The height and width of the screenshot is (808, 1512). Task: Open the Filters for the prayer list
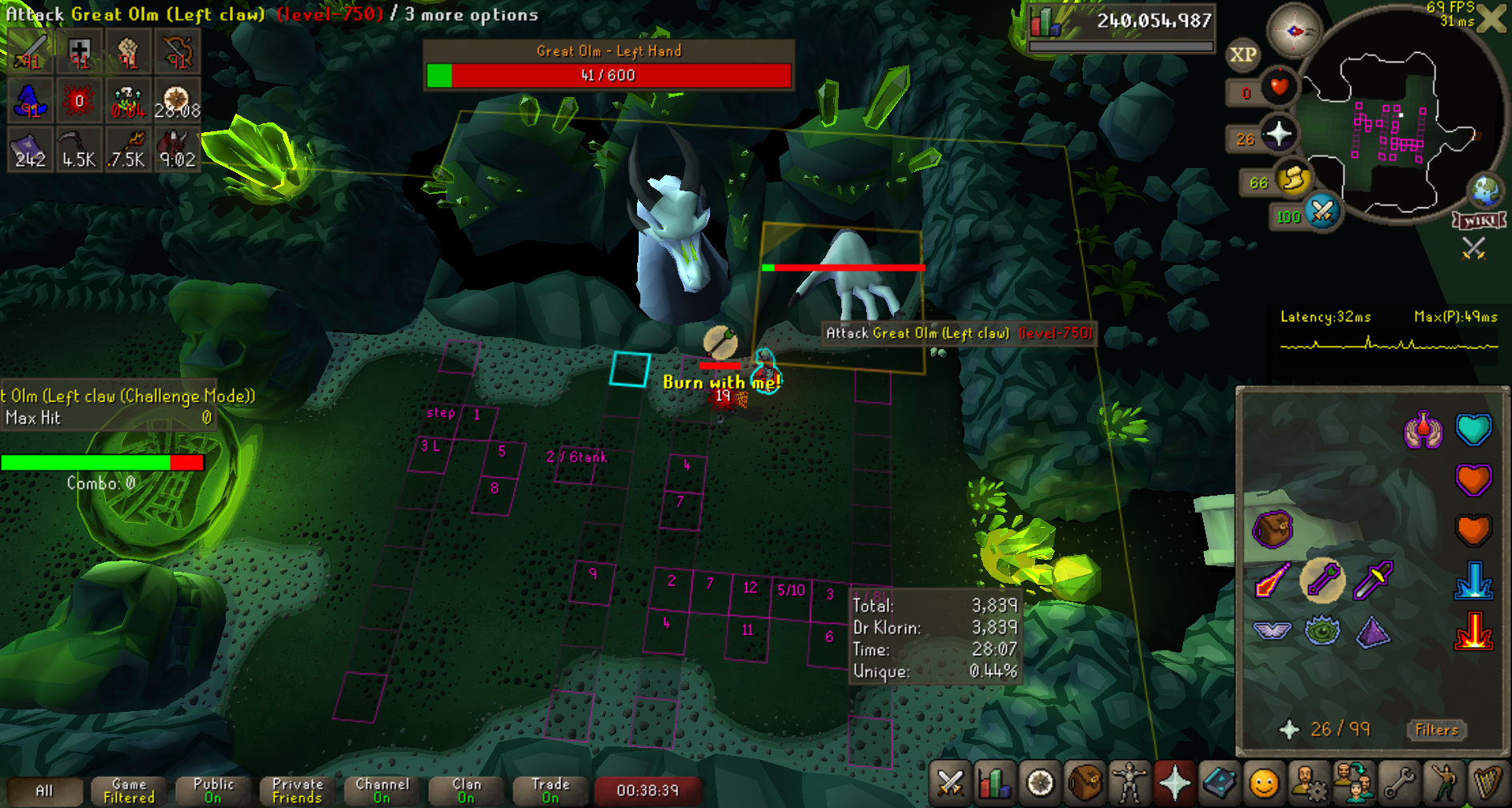pos(1436,730)
